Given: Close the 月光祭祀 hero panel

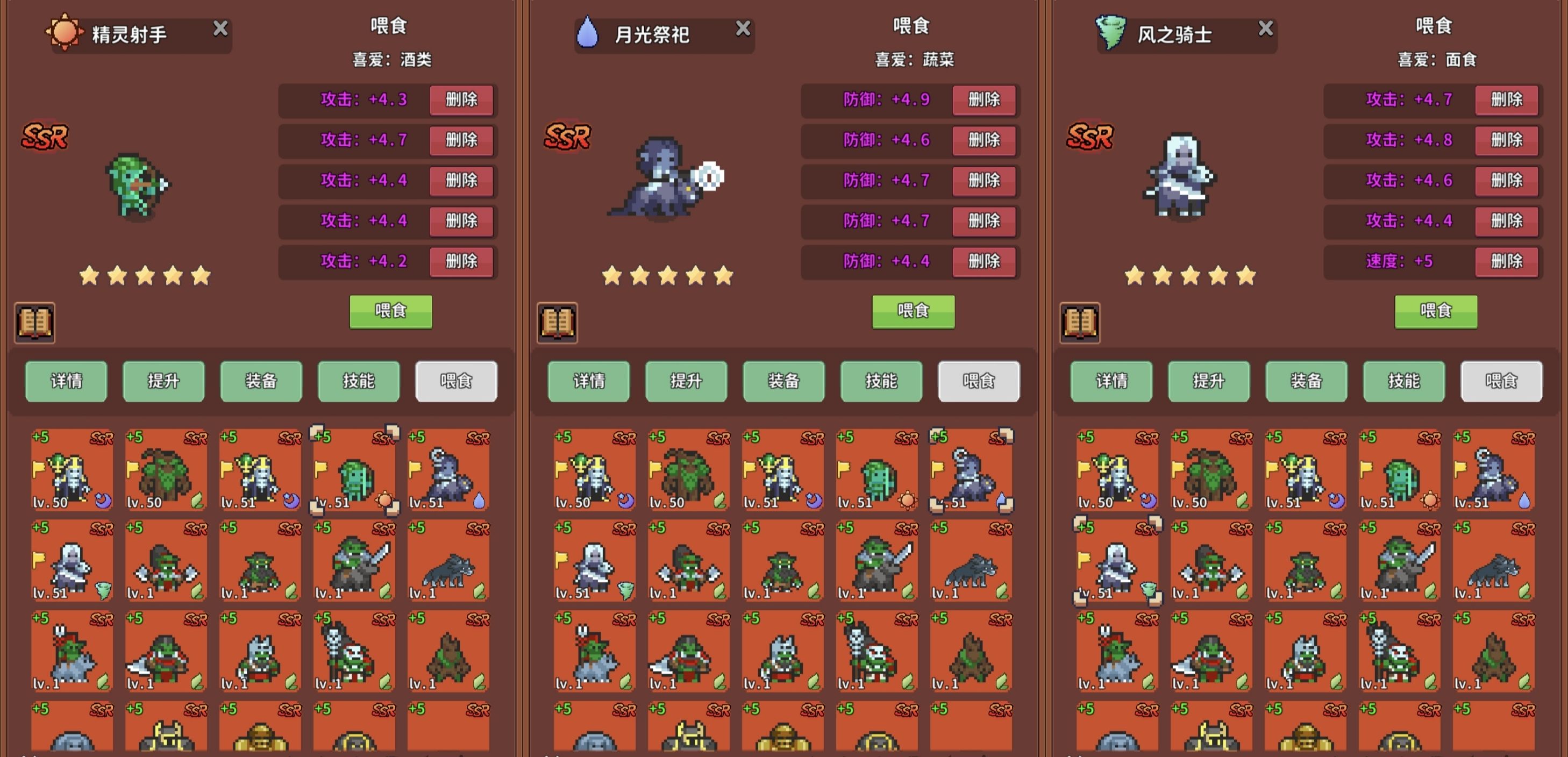Looking at the screenshot, I should point(743,28).
